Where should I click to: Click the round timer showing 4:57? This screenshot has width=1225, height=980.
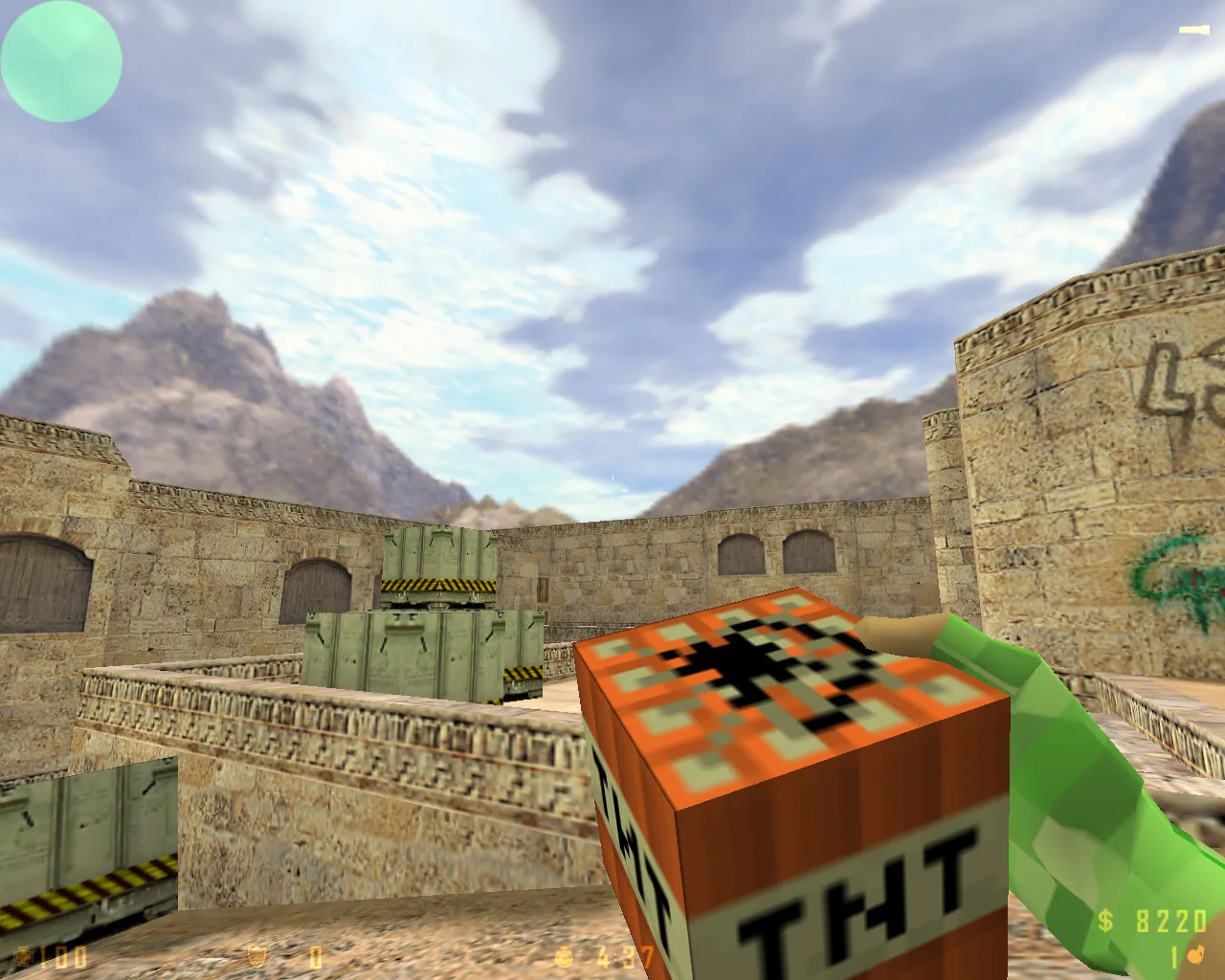[x=620, y=955]
